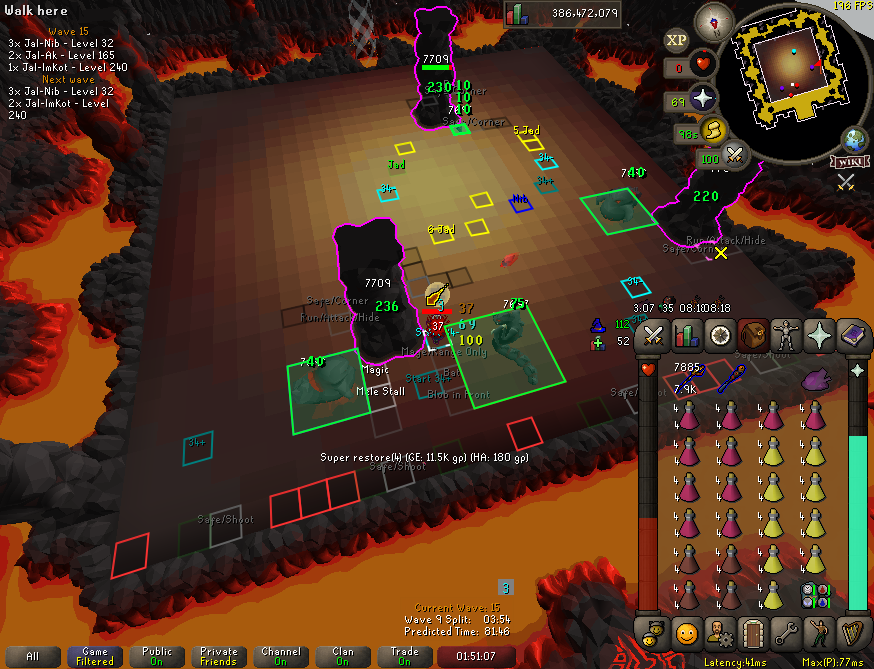Open the Worn Equipment tab
Viewport: 874px width, 669px height.
coord(786,337)
